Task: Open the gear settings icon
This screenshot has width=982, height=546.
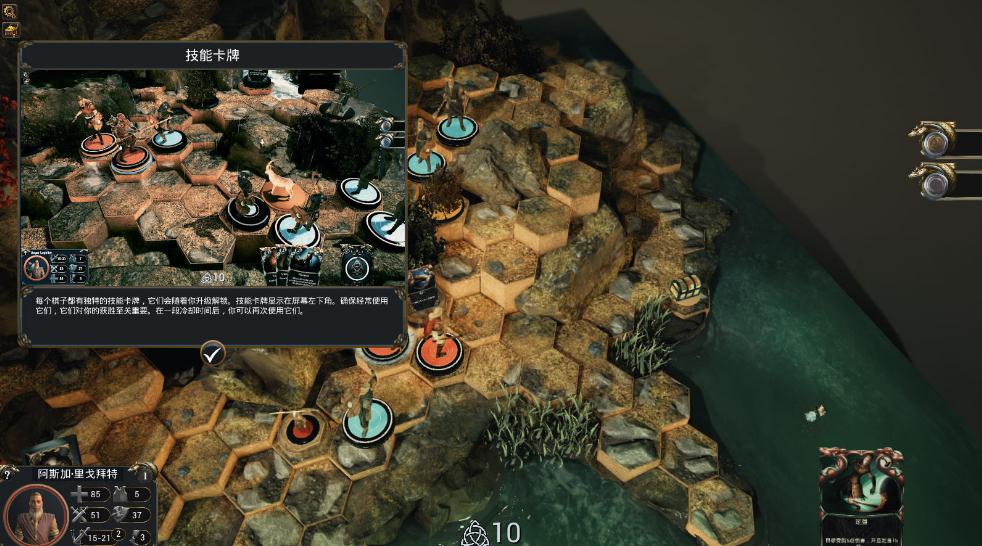Action: pos(11,11)
